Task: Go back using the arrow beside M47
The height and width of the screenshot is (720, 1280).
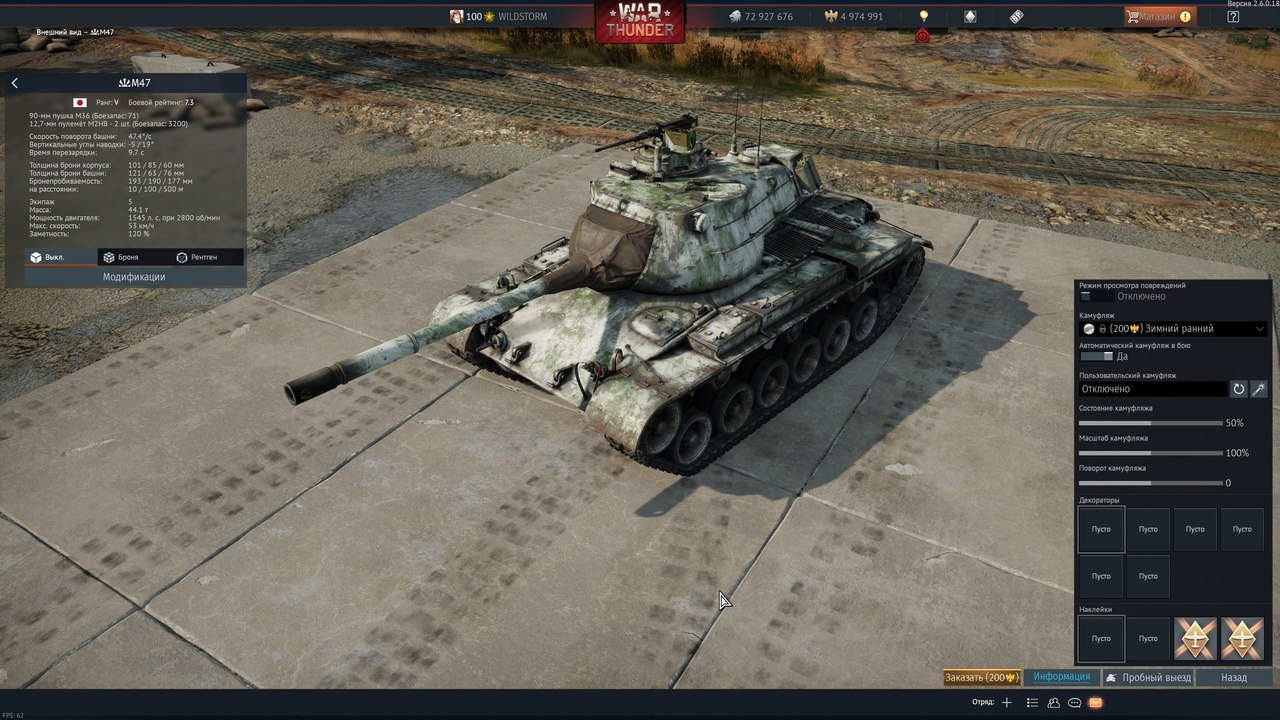Action: tap(15, 83)
